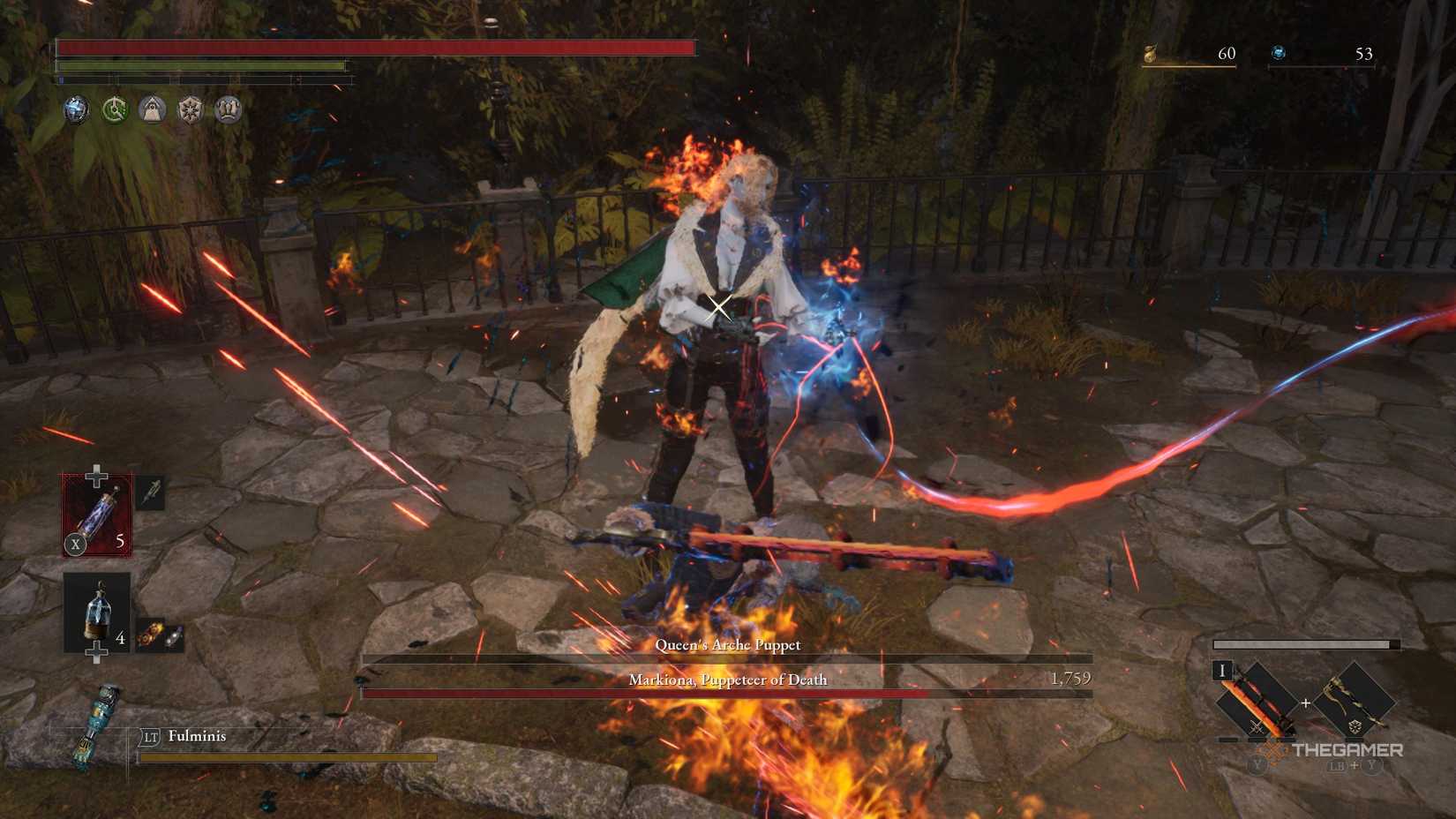Select the blue helmet status buff icon

point(75,109)
